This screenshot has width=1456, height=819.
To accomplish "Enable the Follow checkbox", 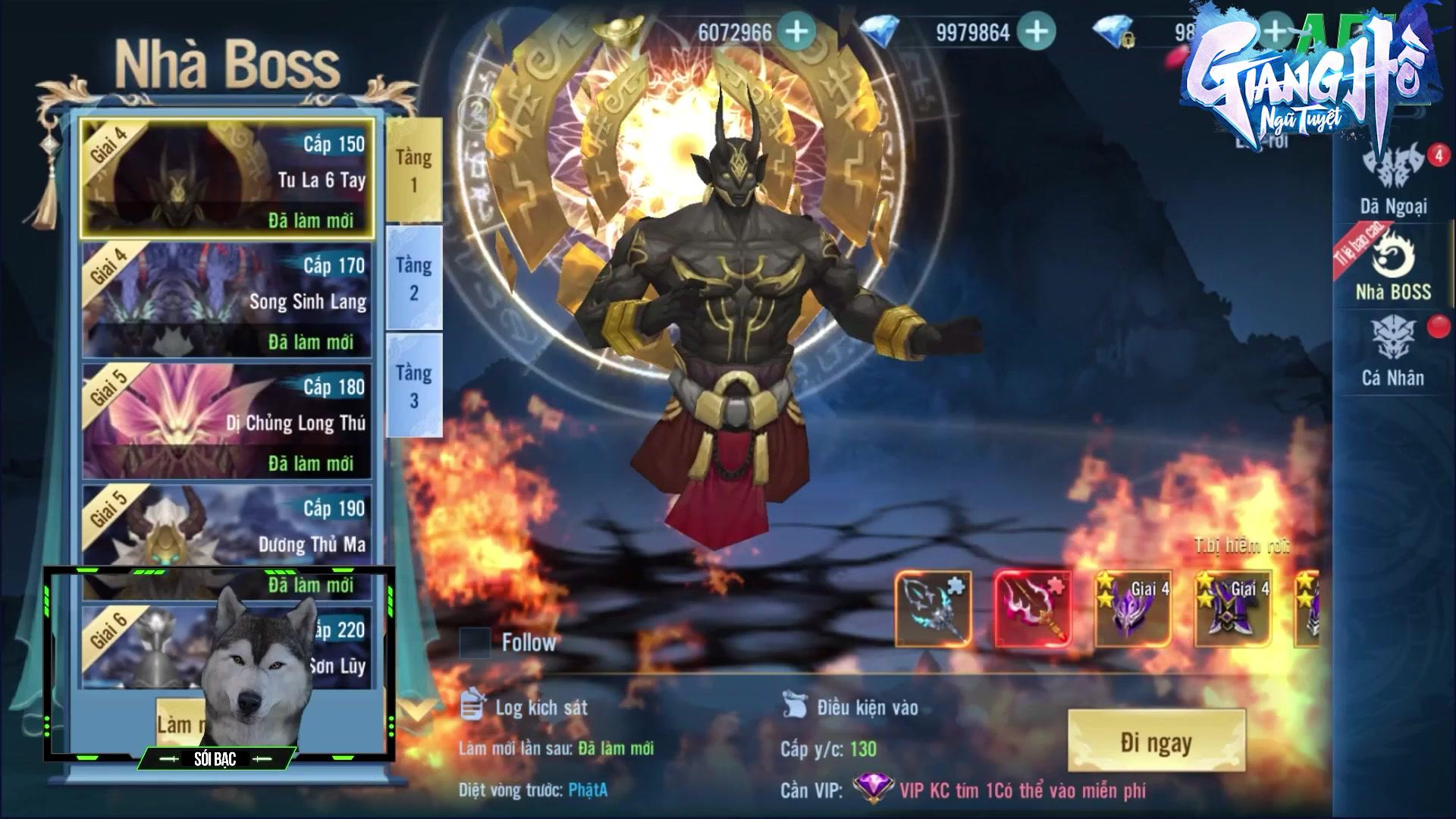I will [475, 644].
